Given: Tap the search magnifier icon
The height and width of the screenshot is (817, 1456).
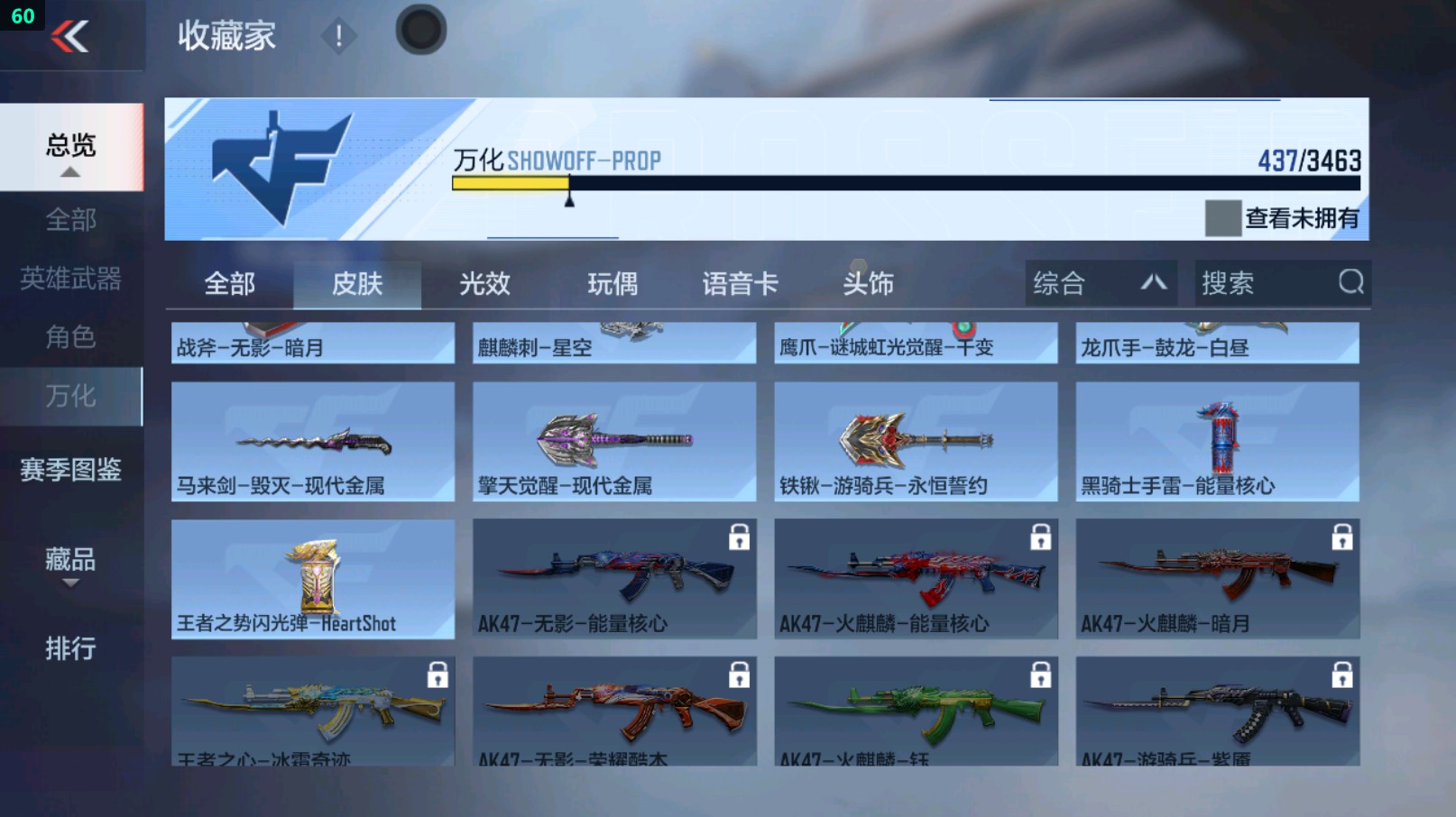Looking at the screenshot, I should pos(1348,283).
